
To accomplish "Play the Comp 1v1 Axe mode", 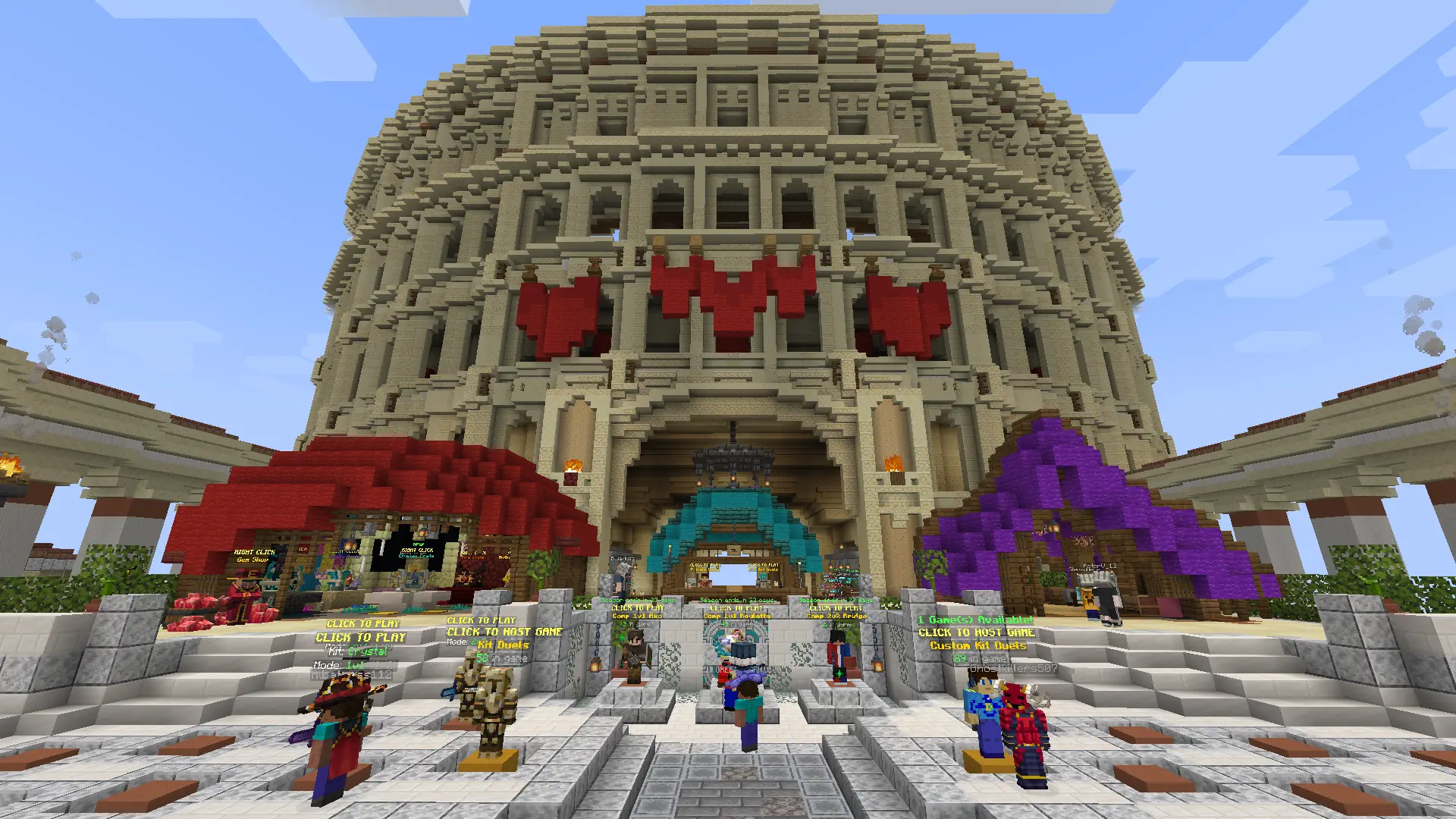I will point(637,608).
